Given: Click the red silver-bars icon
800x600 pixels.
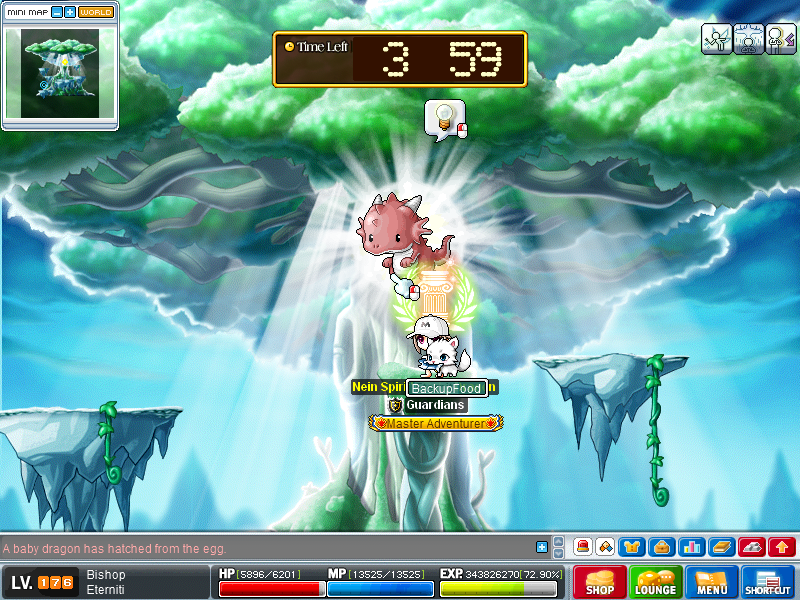Looking at the screenshot, I should (x=752, y=547).
